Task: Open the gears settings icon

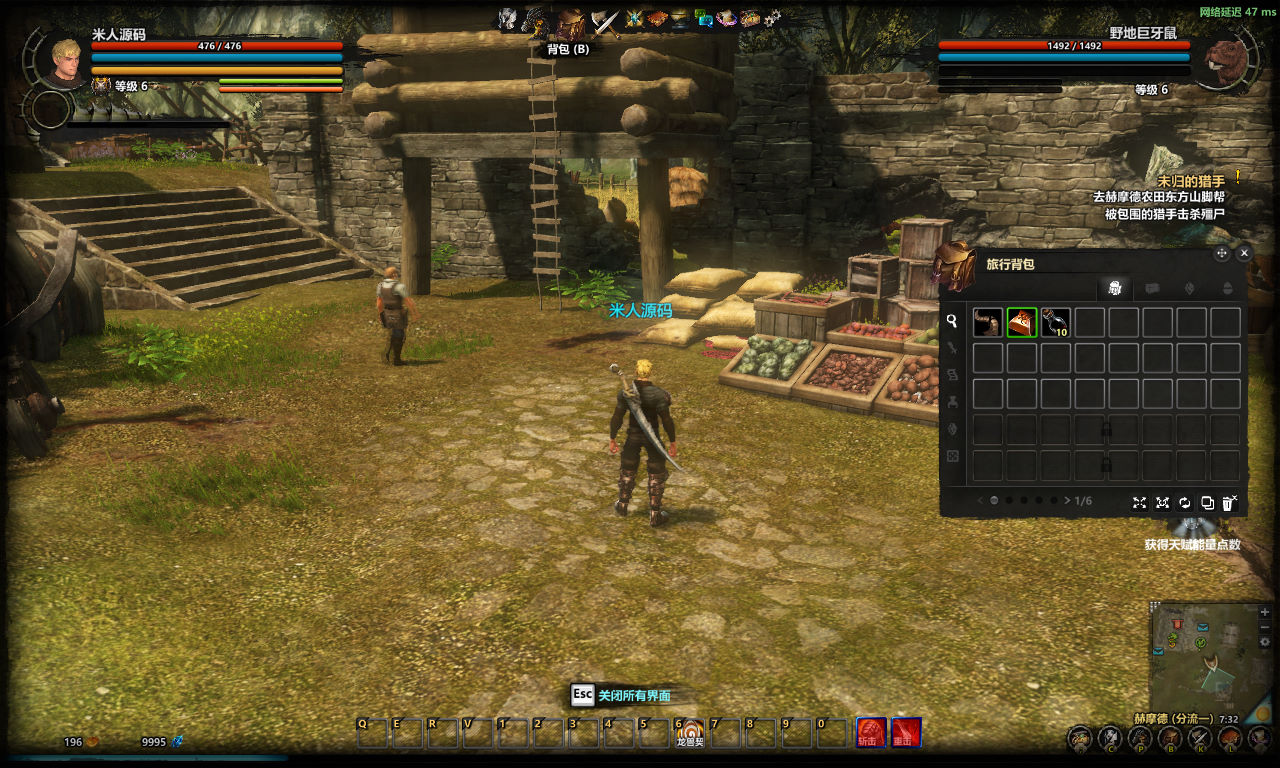Action: [773, 18]
